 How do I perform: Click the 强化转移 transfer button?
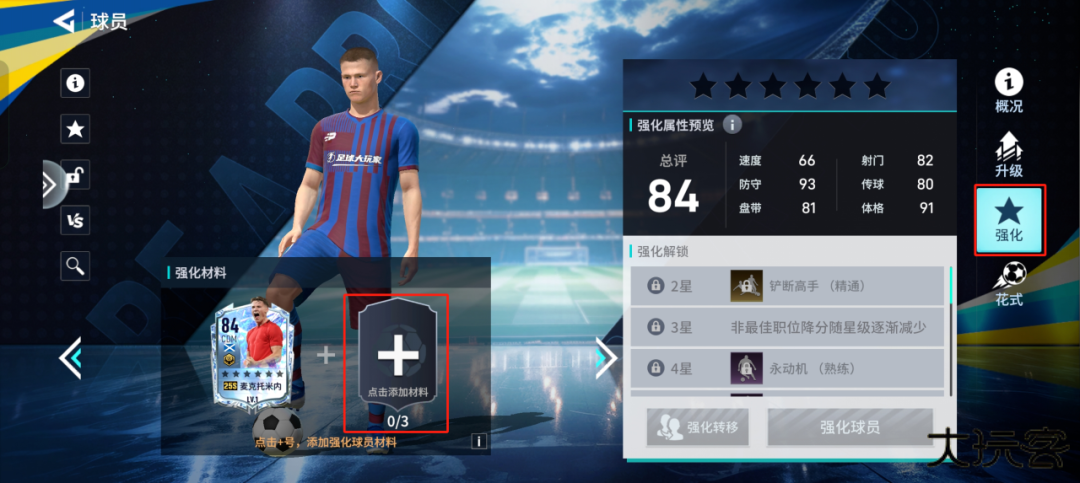pyautogui.click(x=698, y=427)
